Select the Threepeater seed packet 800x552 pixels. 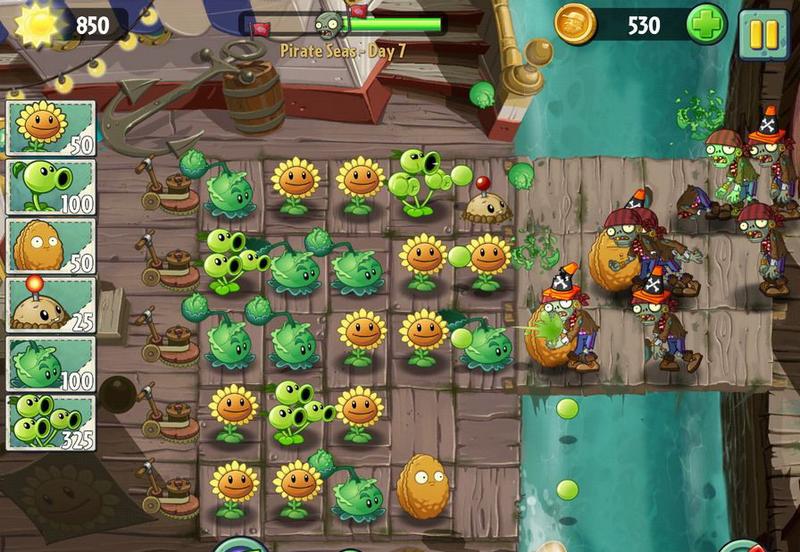coord(50,422)
